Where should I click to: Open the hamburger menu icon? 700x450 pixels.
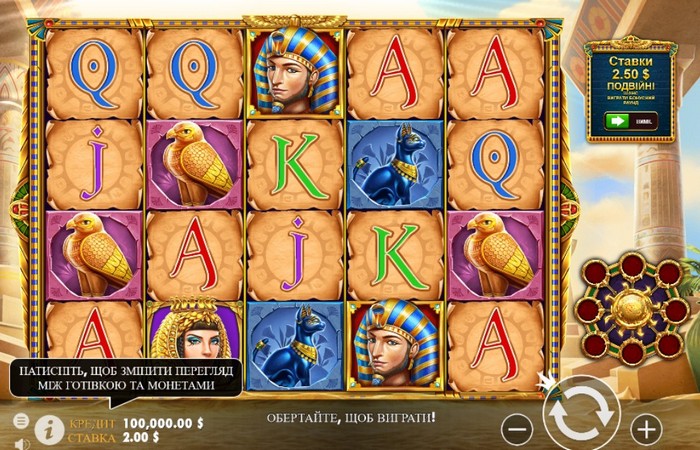coord(21,422)
